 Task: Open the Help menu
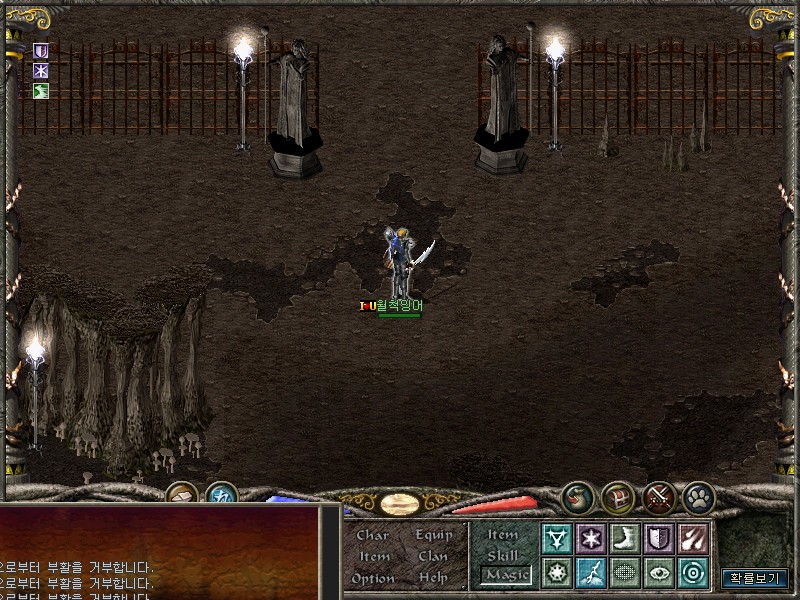pos(433,578)
